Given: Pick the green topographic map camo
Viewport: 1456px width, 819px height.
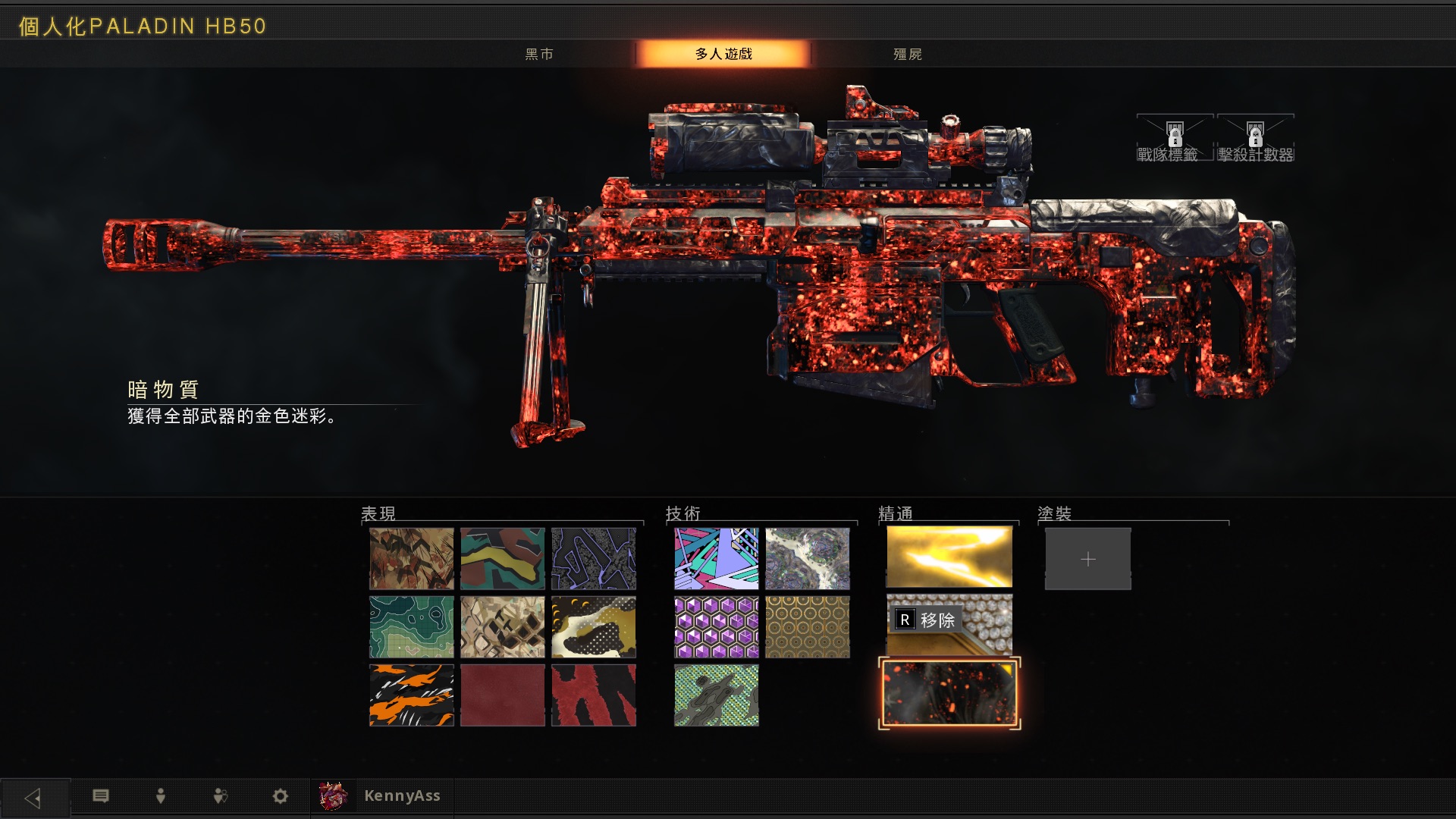Looking at the screenshot, I should (411, 627).
